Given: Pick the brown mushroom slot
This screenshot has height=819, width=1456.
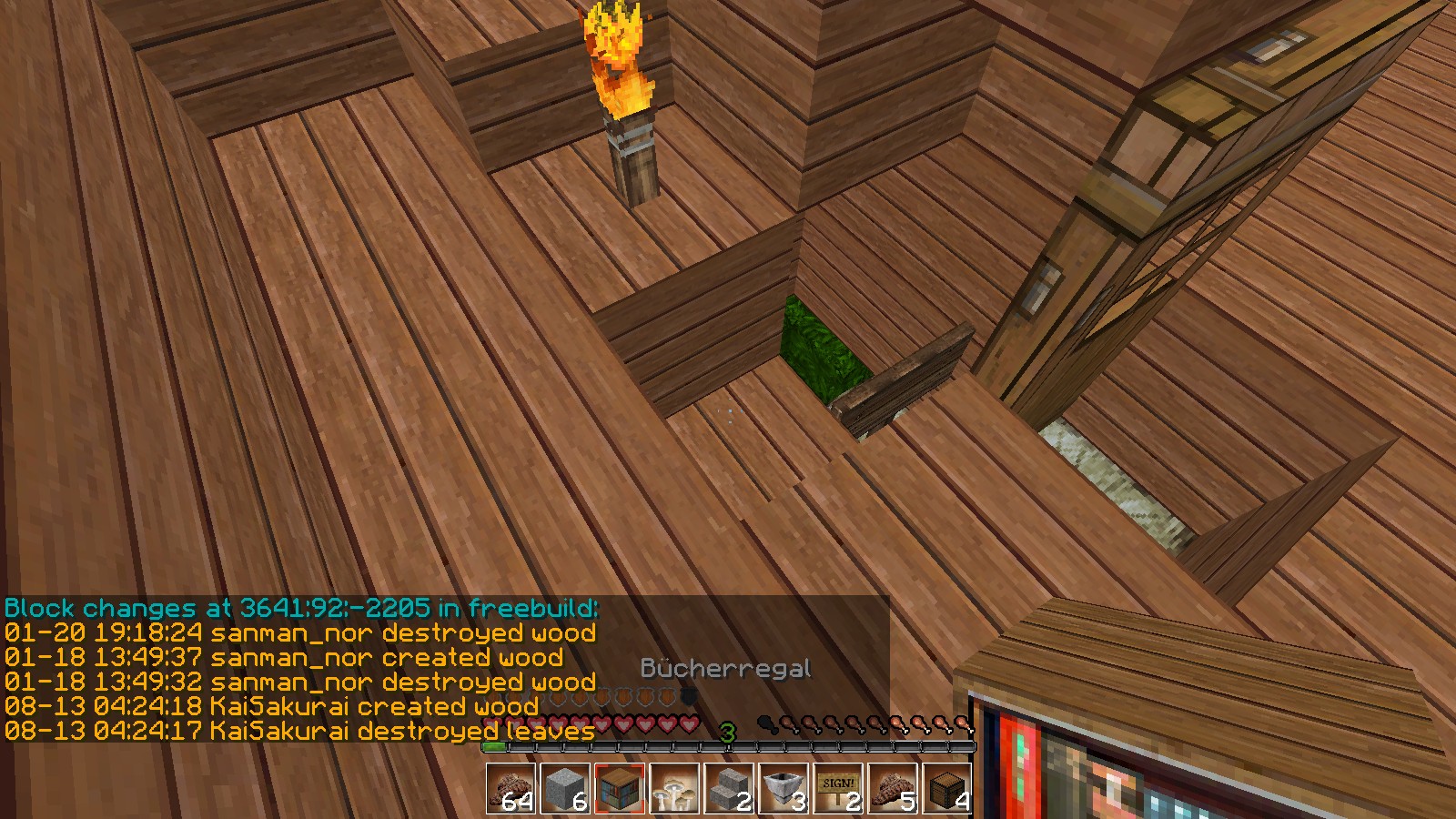Looking at the screenshot, I should 674,787.
